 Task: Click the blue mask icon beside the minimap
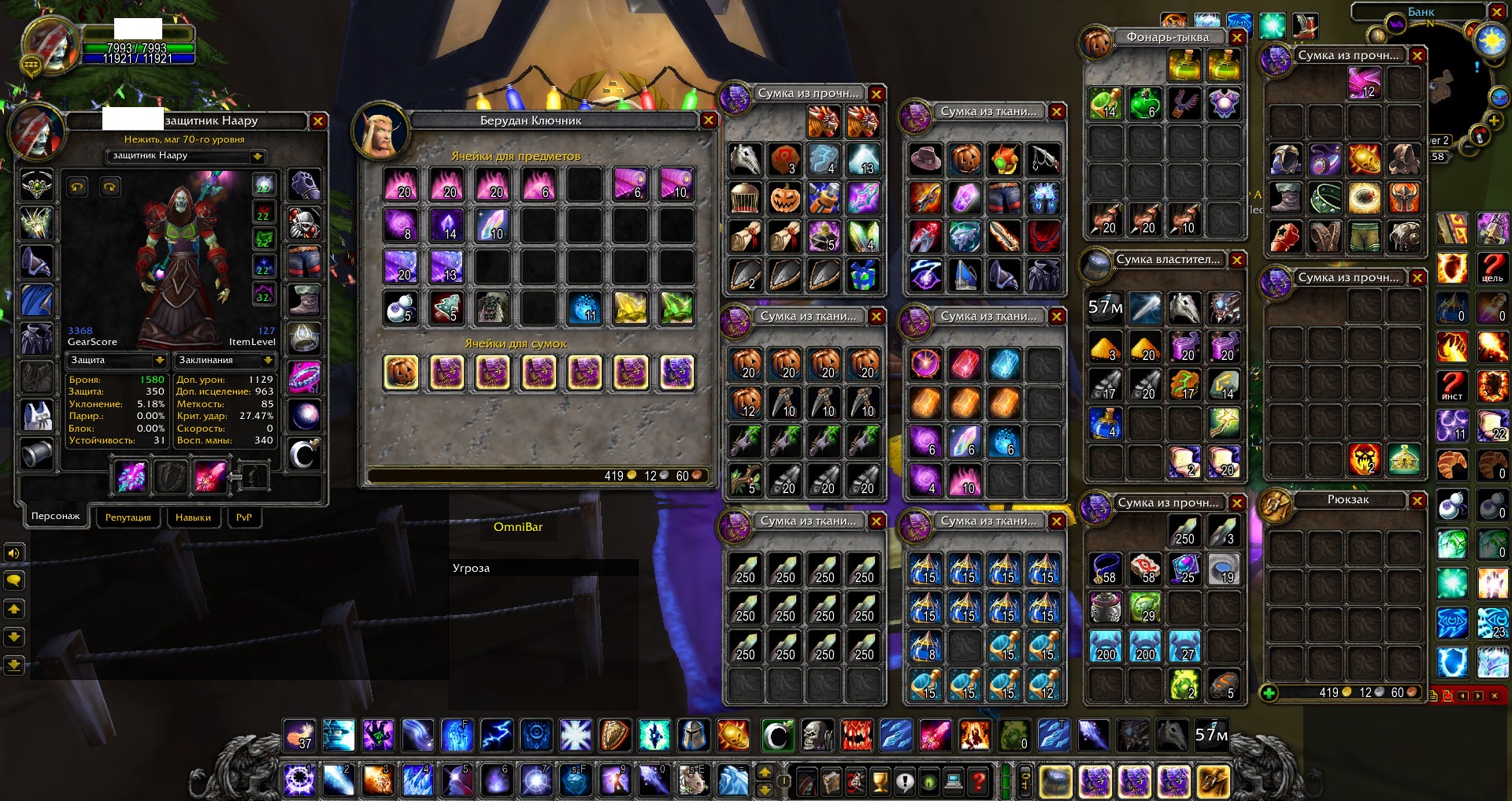point(1499,97)
